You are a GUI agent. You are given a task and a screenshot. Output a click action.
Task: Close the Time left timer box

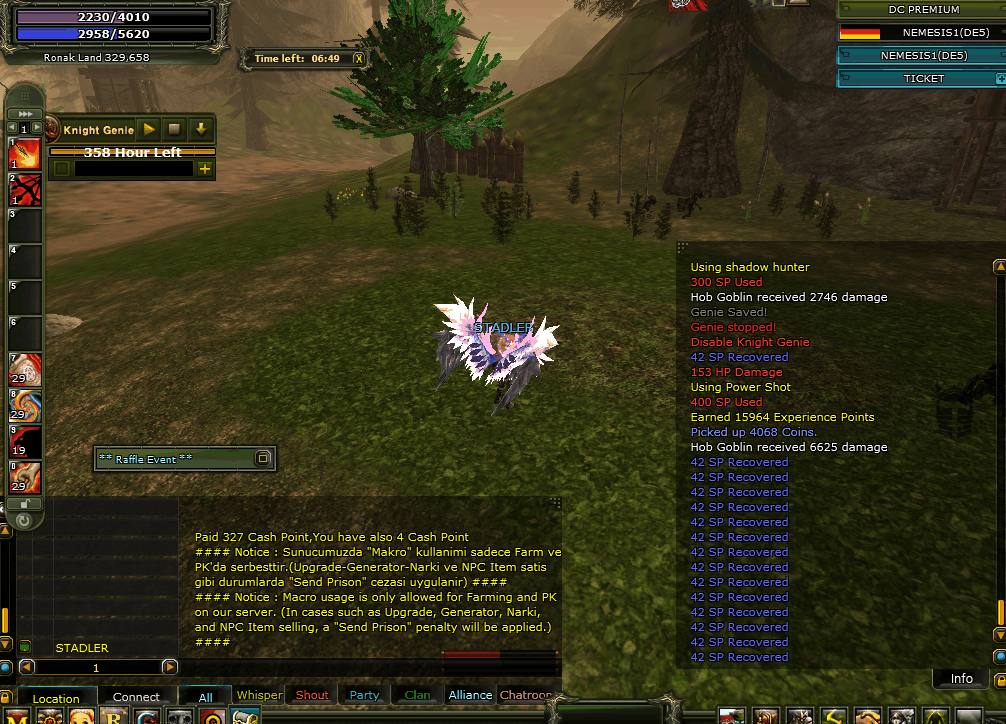click(x=359, y=59)
